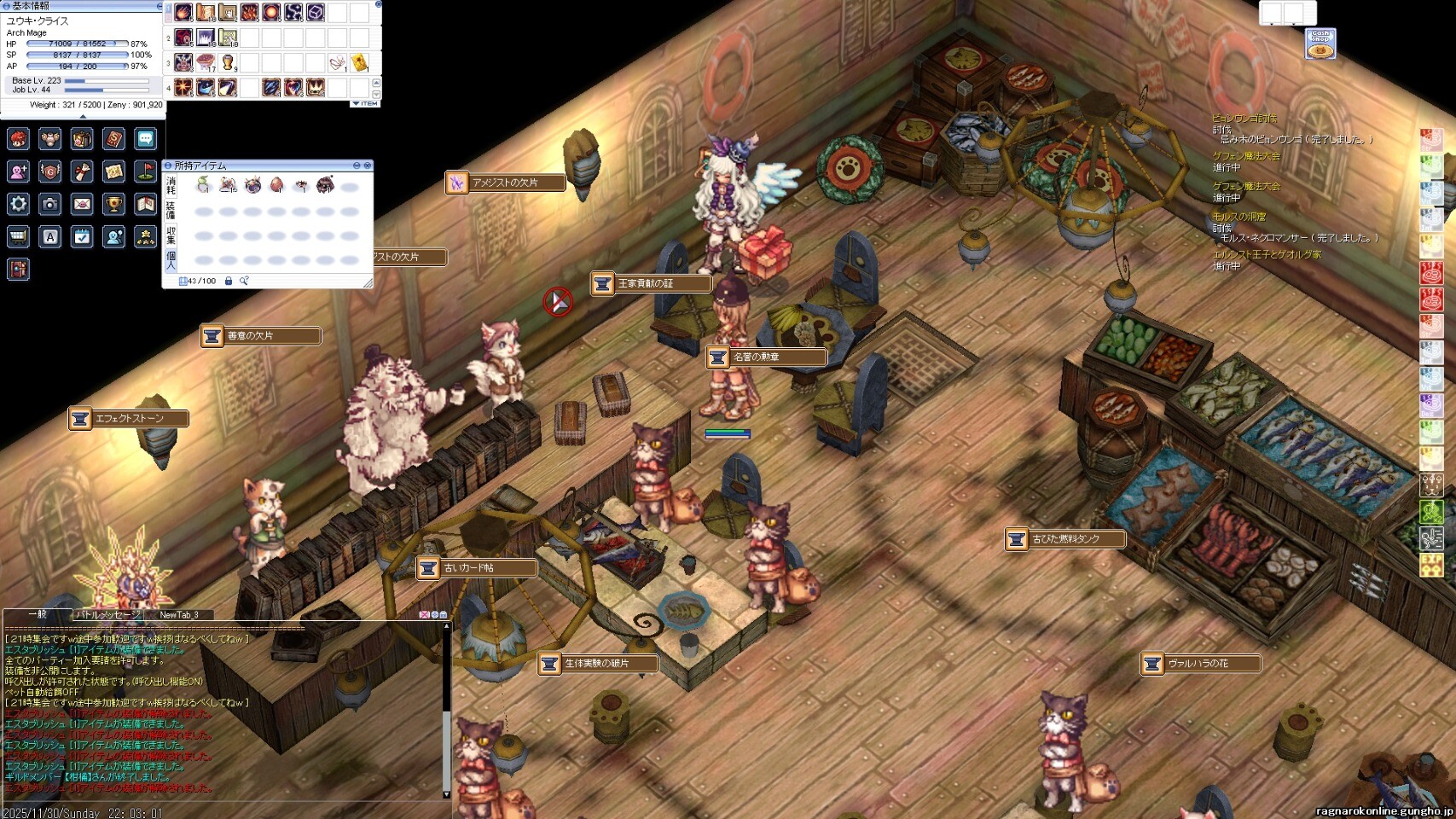This screenshot has width=1456, height=819.
Task: Select the egg item in inventory
Action: pyautogui.click(x=276, y=185)
